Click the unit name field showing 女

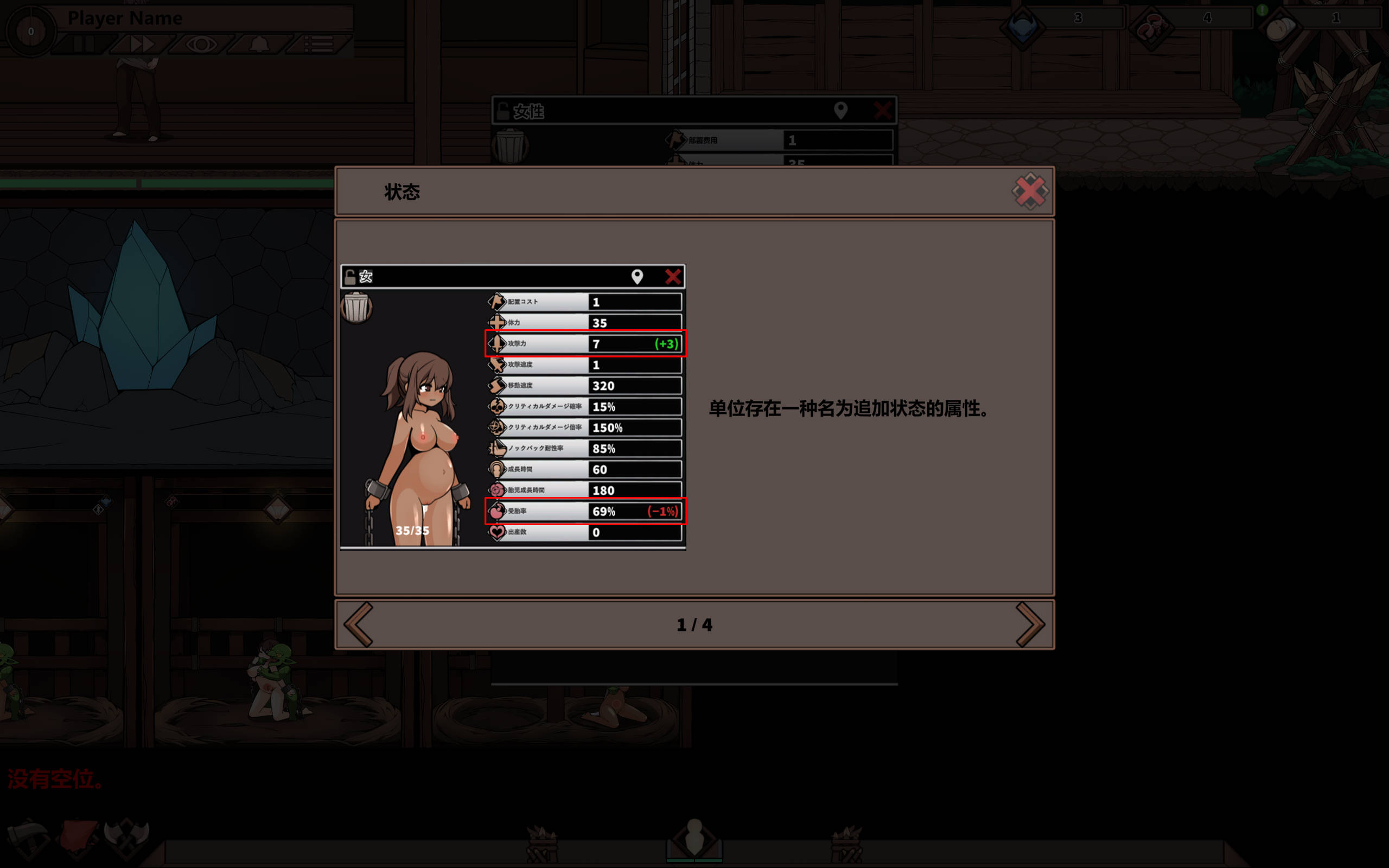tap(402, 276)
